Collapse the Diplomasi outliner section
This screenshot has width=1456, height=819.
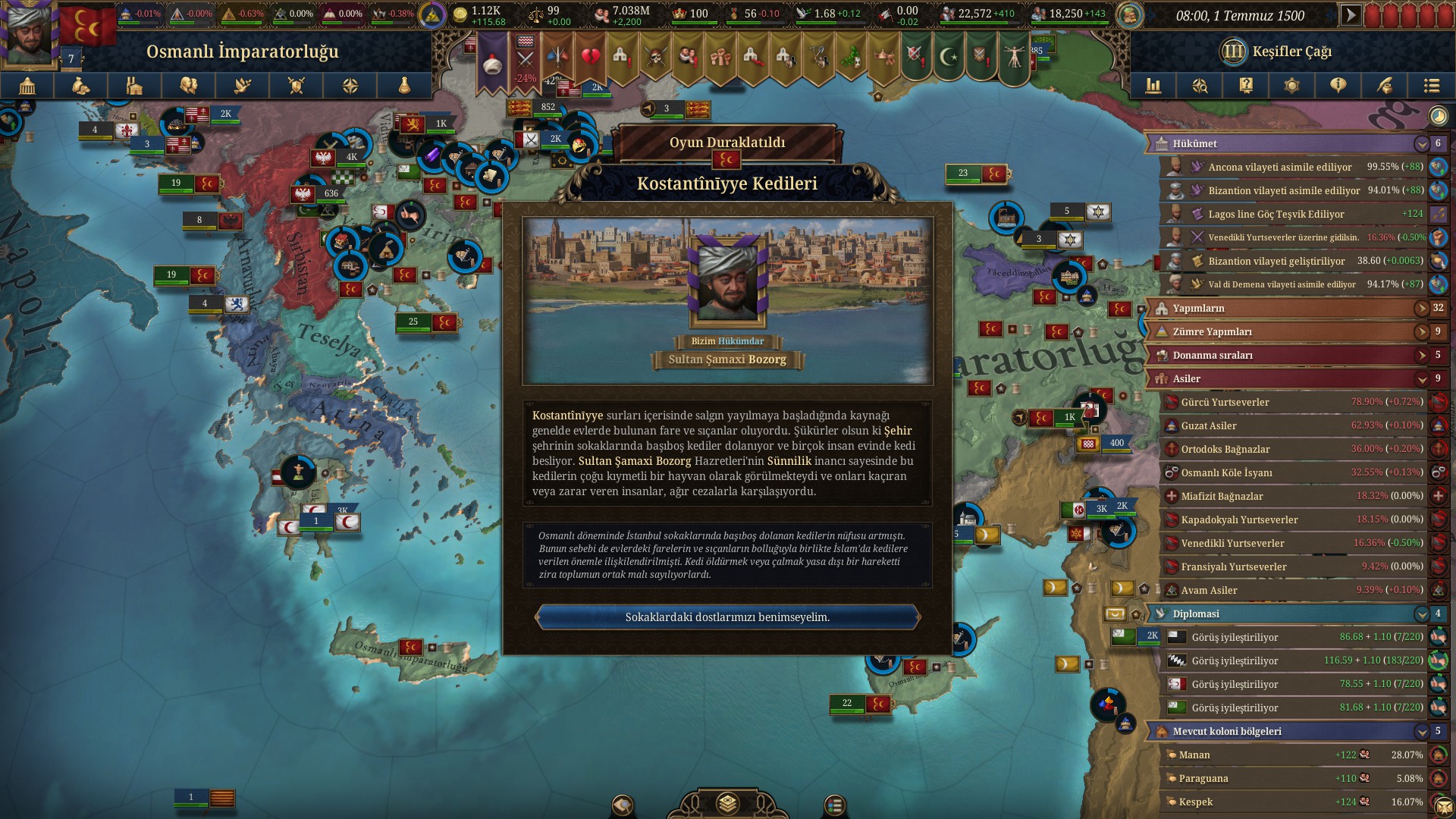click(x=1421, y=614)
